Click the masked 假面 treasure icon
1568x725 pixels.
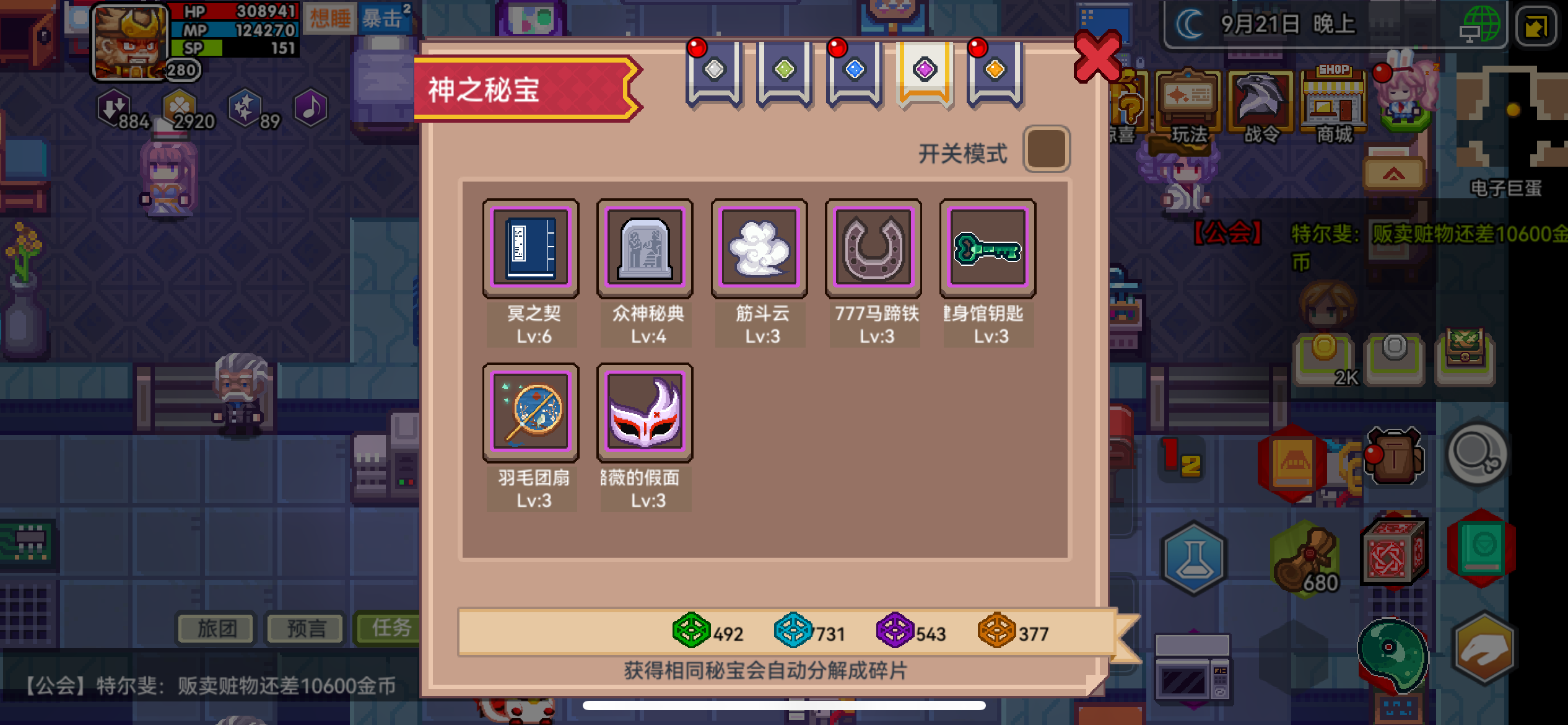coord(645,411)
